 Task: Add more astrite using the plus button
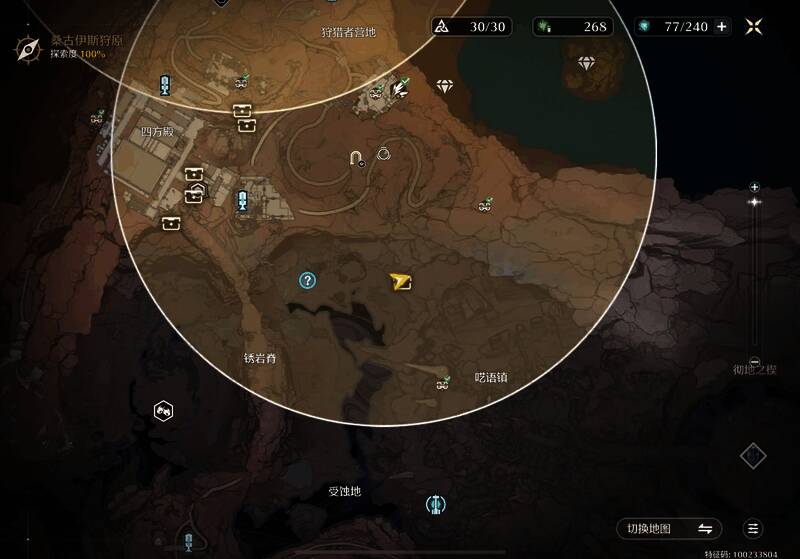pos(722,27)
